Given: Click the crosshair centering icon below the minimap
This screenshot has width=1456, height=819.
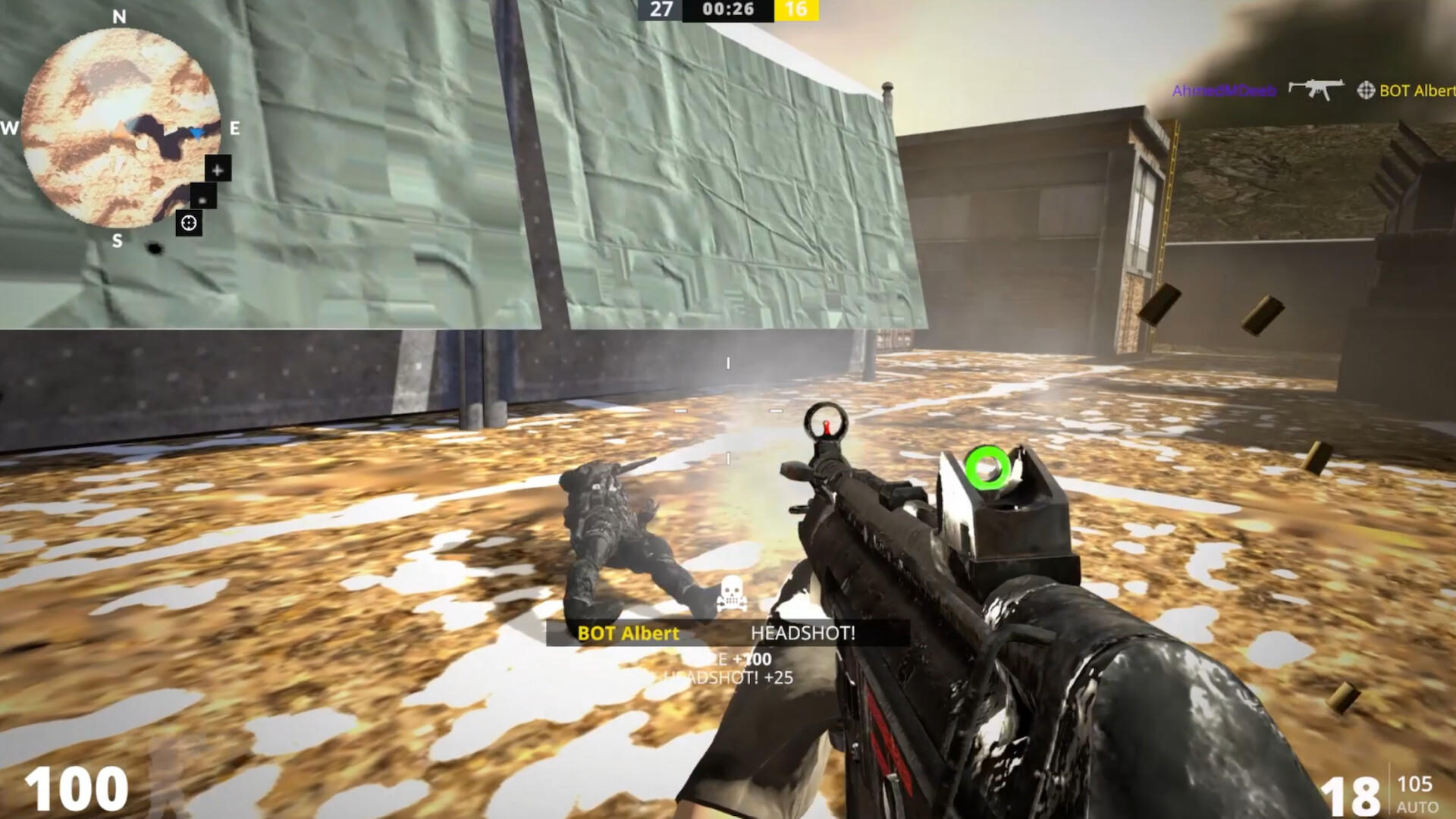Looking at the screenshot, I should [188, 222].
